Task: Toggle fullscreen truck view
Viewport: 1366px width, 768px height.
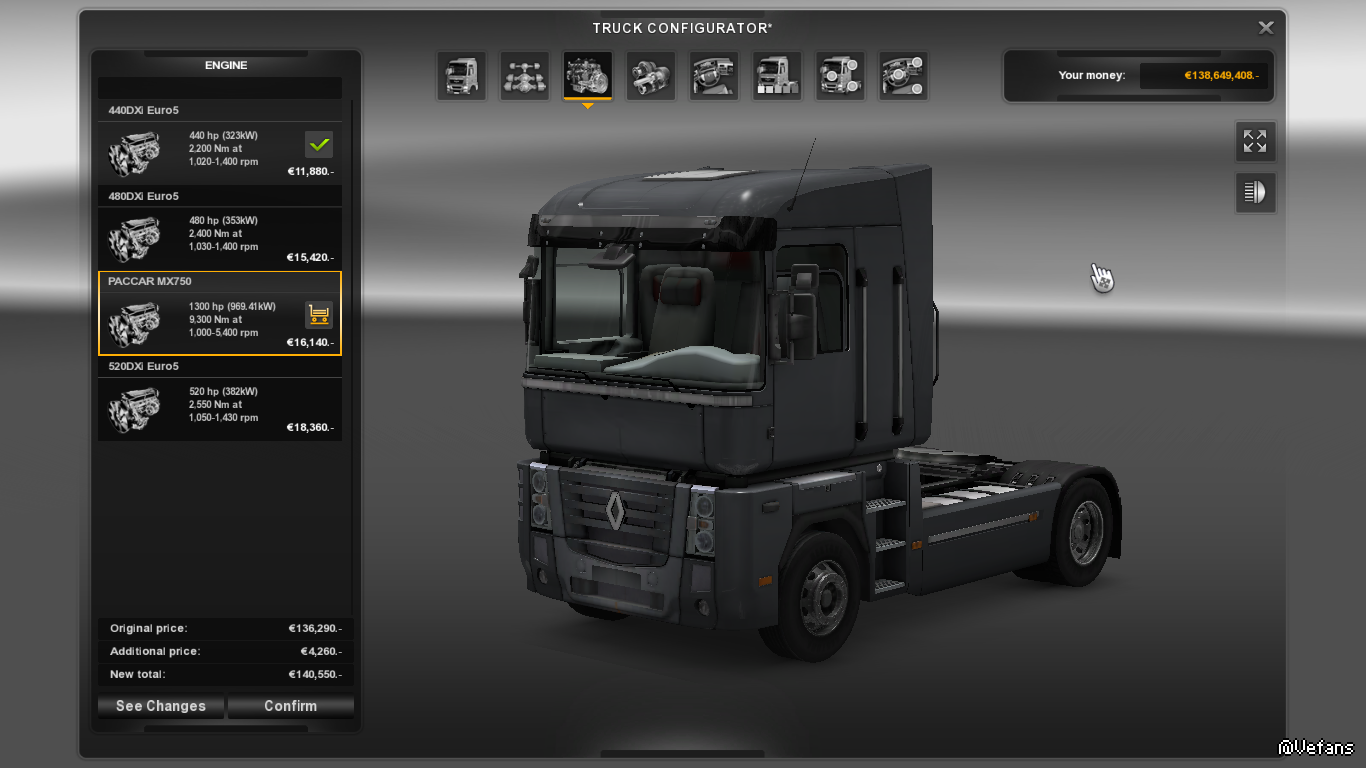Action: click(1255, 141)
